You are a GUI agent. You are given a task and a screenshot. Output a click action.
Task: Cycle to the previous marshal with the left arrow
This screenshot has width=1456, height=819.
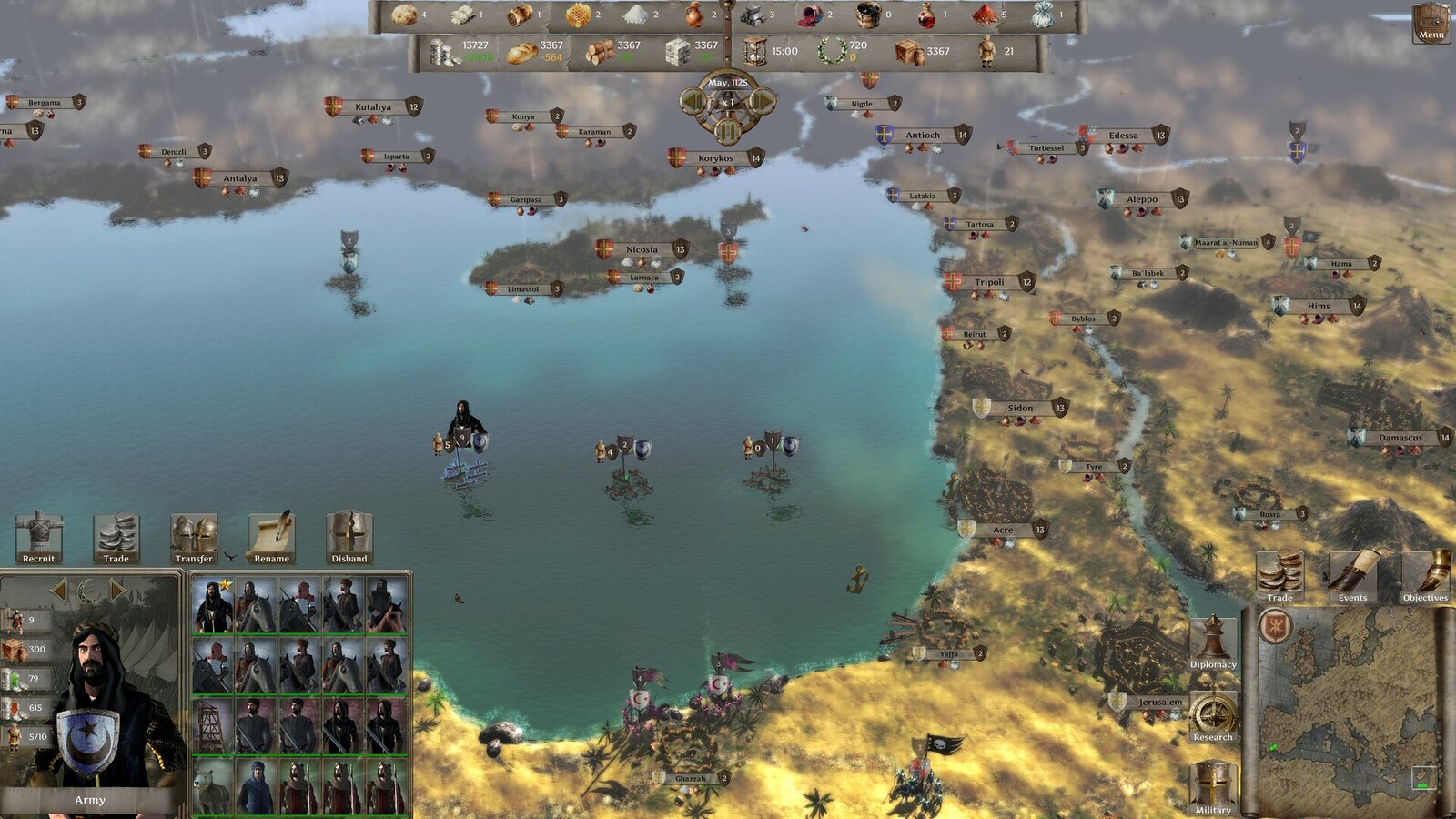tap(60, 589)
